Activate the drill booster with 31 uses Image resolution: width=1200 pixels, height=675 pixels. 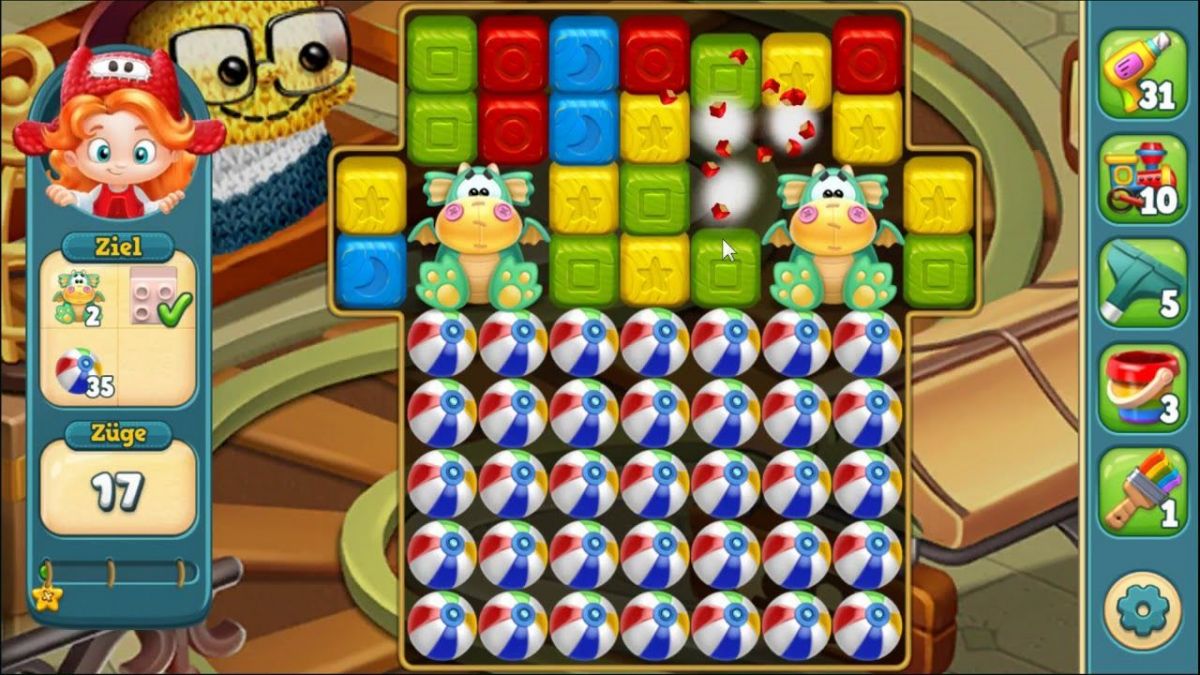click(1141, 74)
